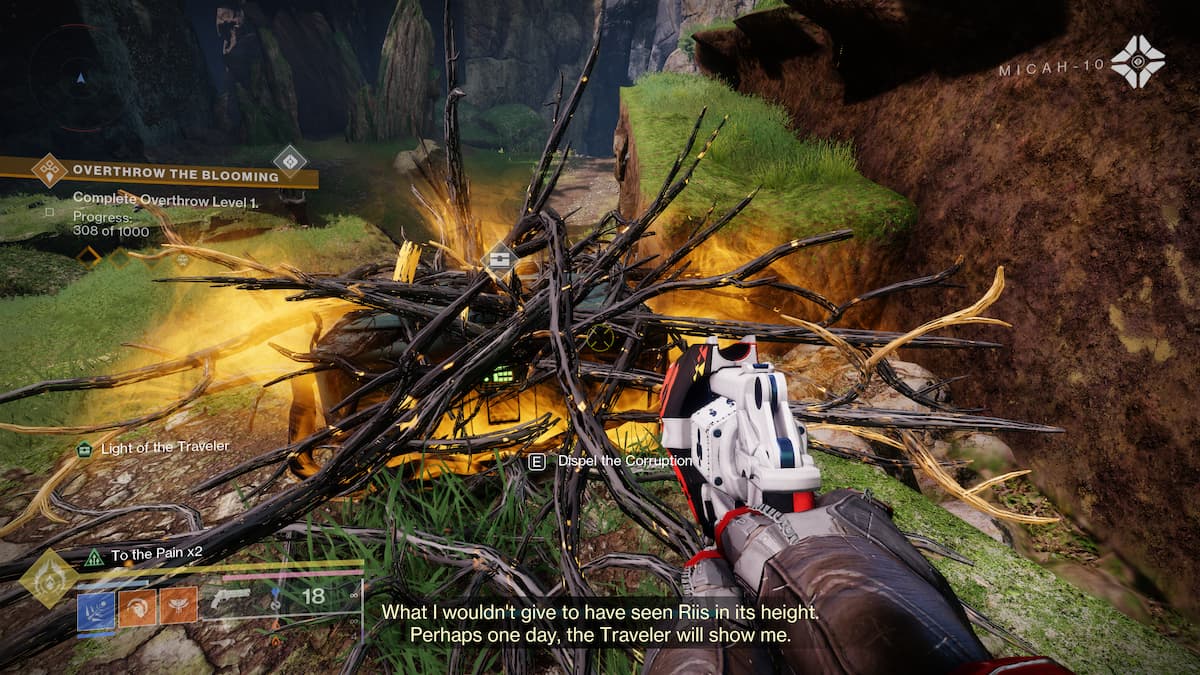
Task: Click the Light of the Traveler buff icon
Action: click(x=84, y=449)
